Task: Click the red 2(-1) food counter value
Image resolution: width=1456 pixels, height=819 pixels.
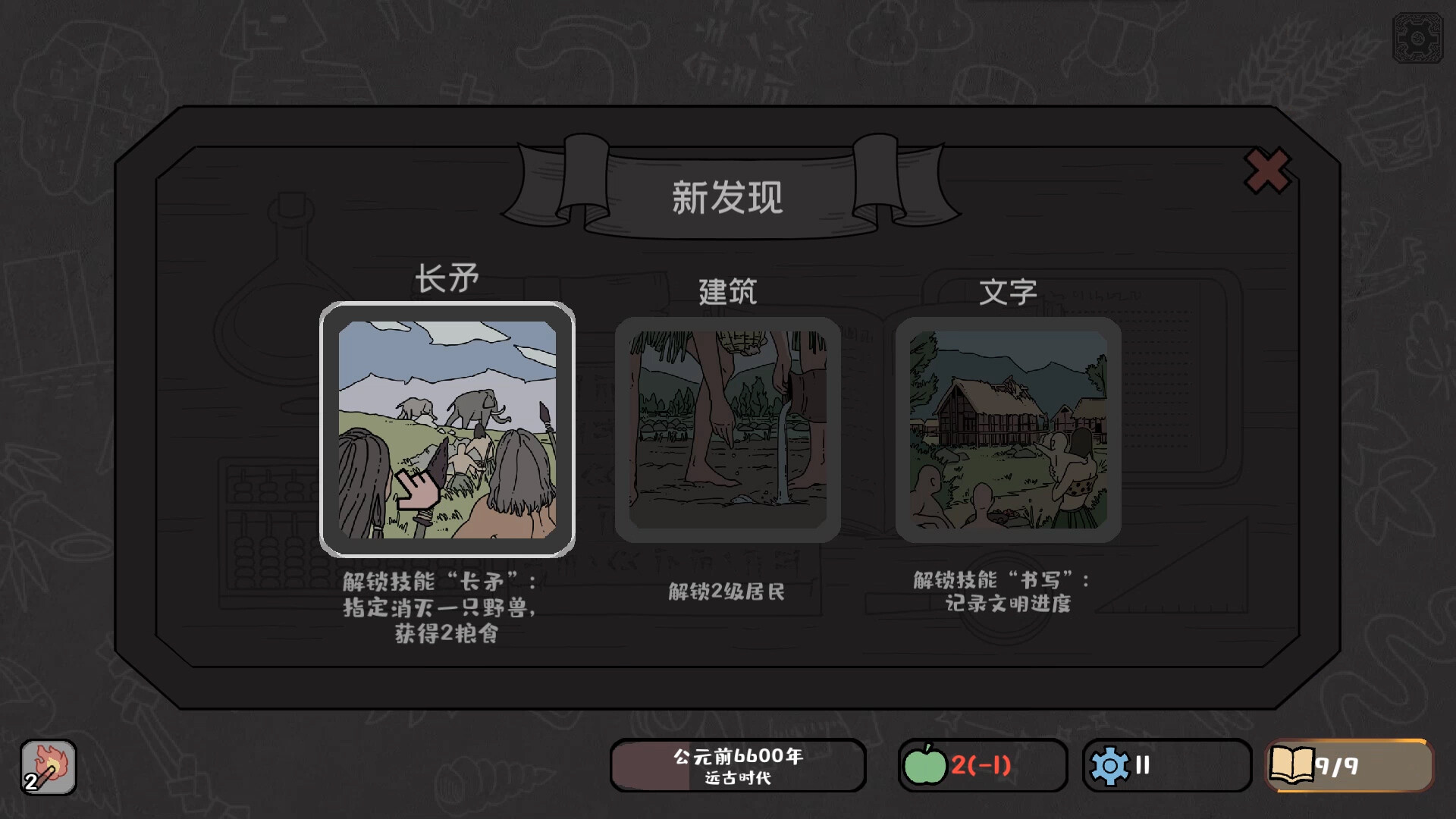Action: click(980, 766)
